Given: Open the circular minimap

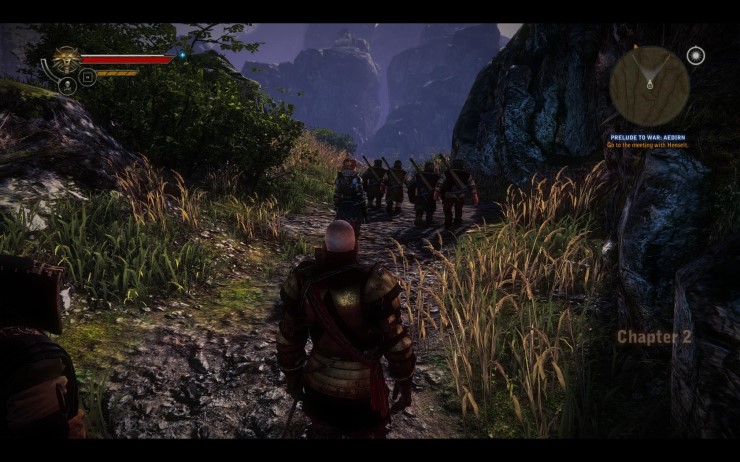Looking at the screenshot, I should click(x=649, y=86).
